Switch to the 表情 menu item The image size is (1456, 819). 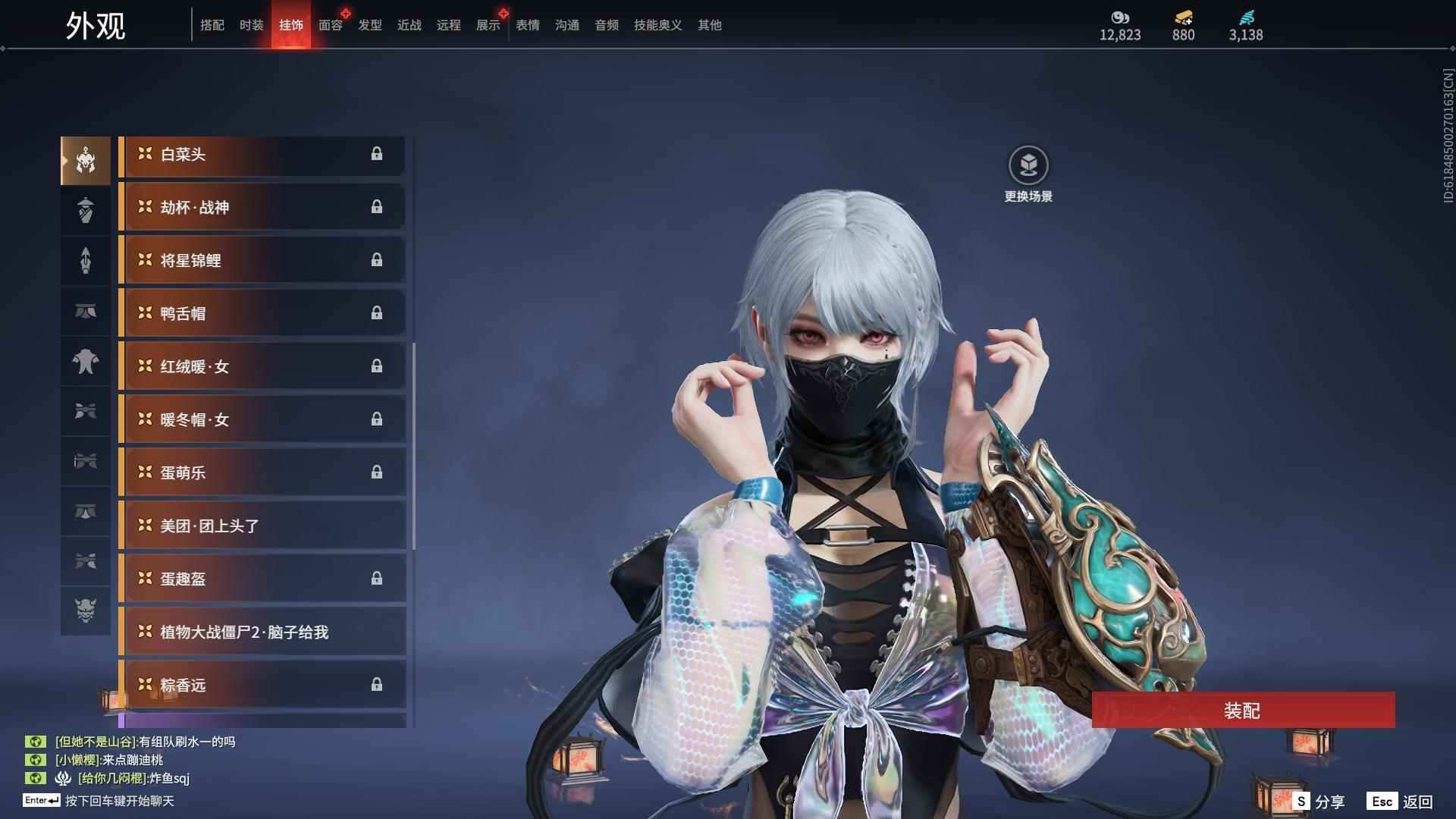click(526, 25)
